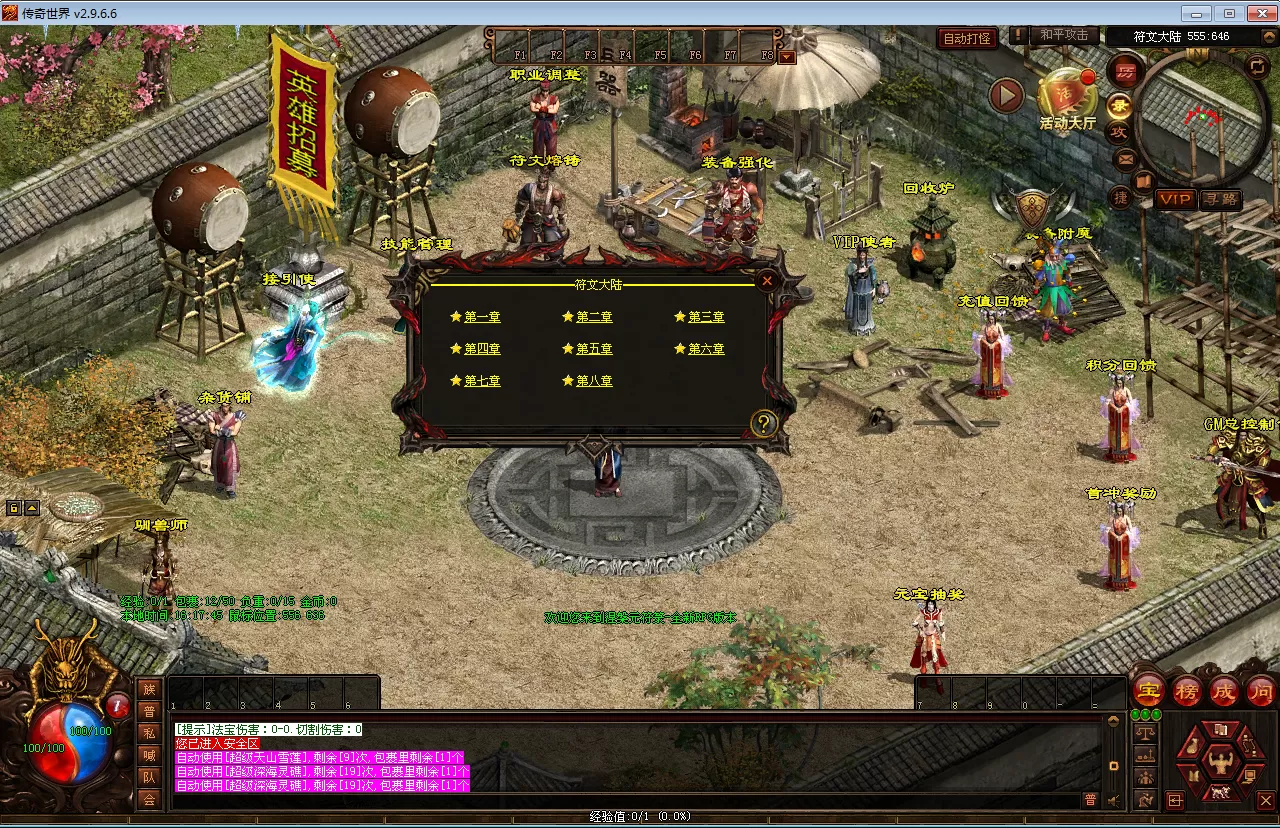Open chapter 第八章
This screenshot has height=828, width=1280.
(x=593, y=381)
